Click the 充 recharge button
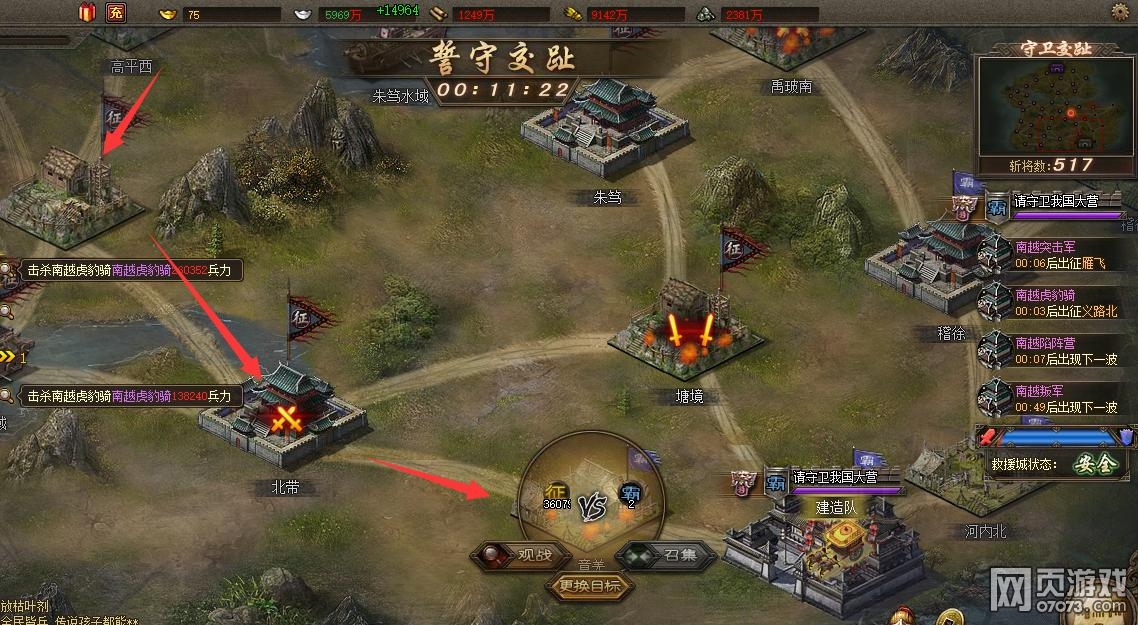This screenshot has height=625, width=1138. click(116, 13)
